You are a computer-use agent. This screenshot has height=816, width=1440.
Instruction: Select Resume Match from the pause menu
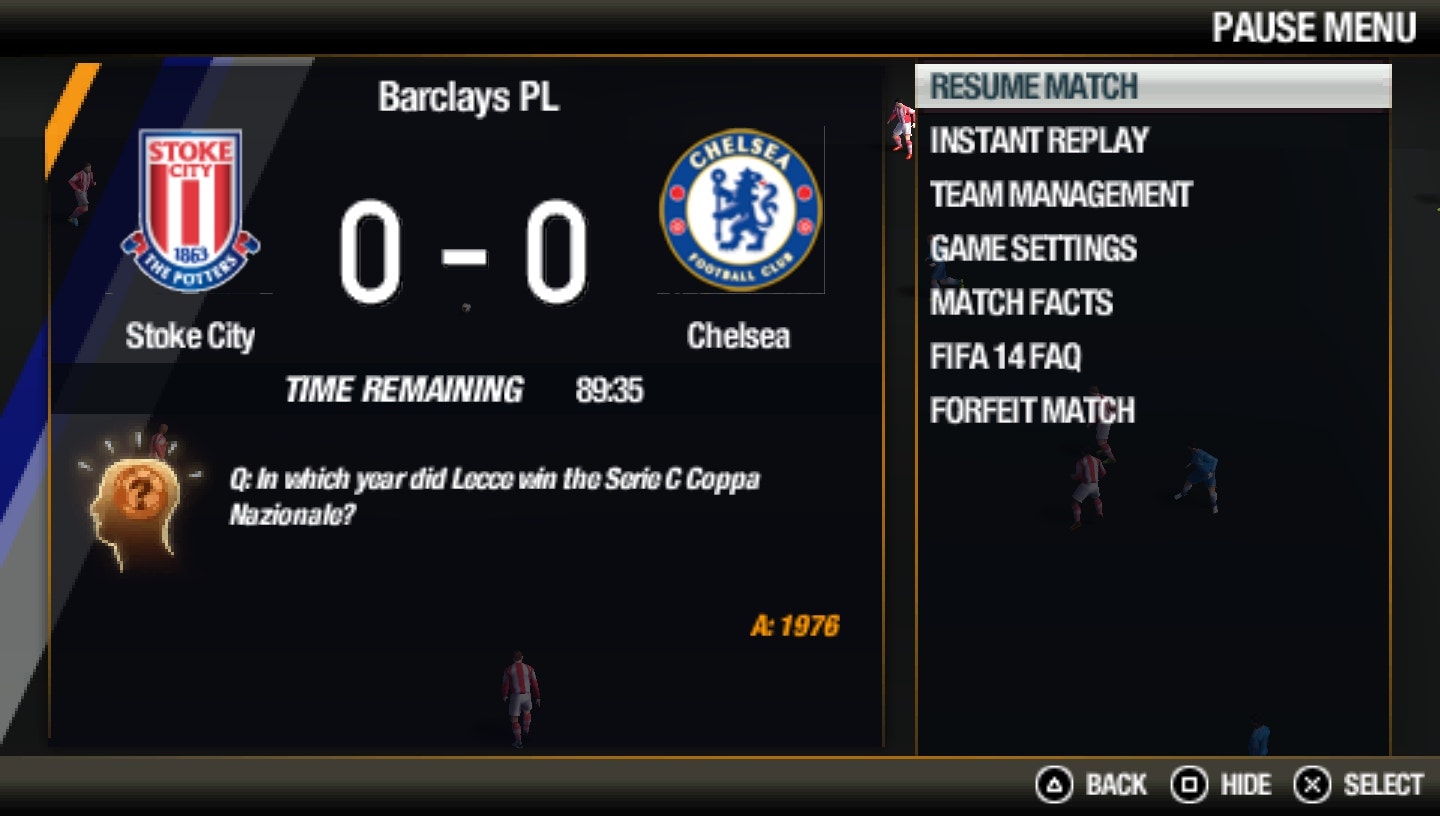point(1030,86)
